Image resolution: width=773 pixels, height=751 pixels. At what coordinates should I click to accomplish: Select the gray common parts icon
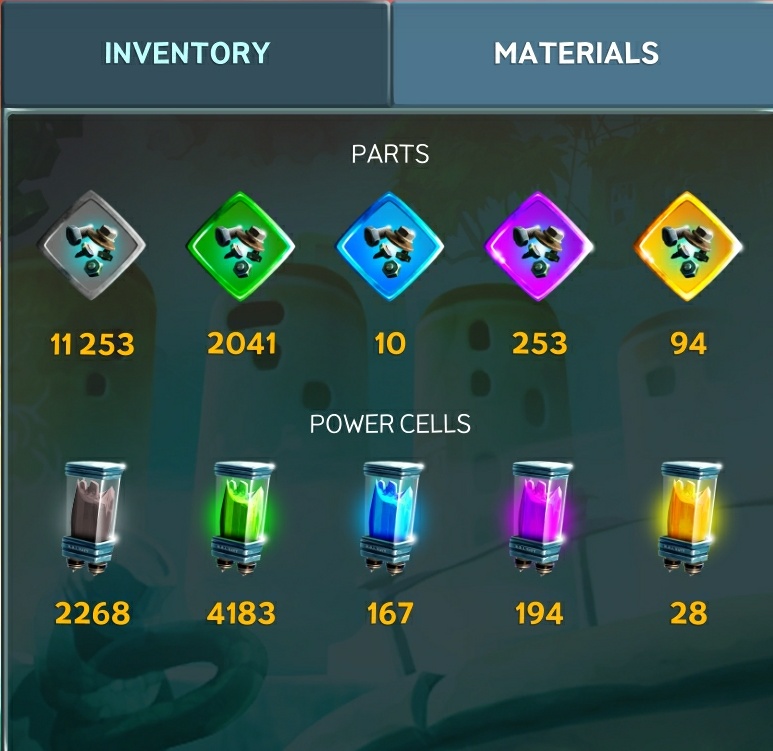click(93, 245)
